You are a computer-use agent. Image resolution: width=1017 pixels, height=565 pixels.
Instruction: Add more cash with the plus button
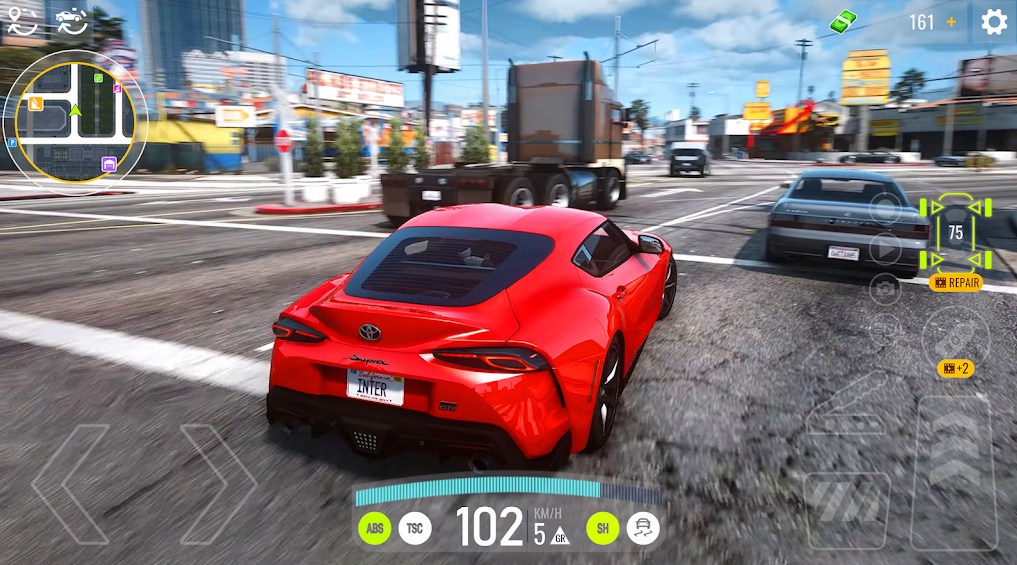951,21
